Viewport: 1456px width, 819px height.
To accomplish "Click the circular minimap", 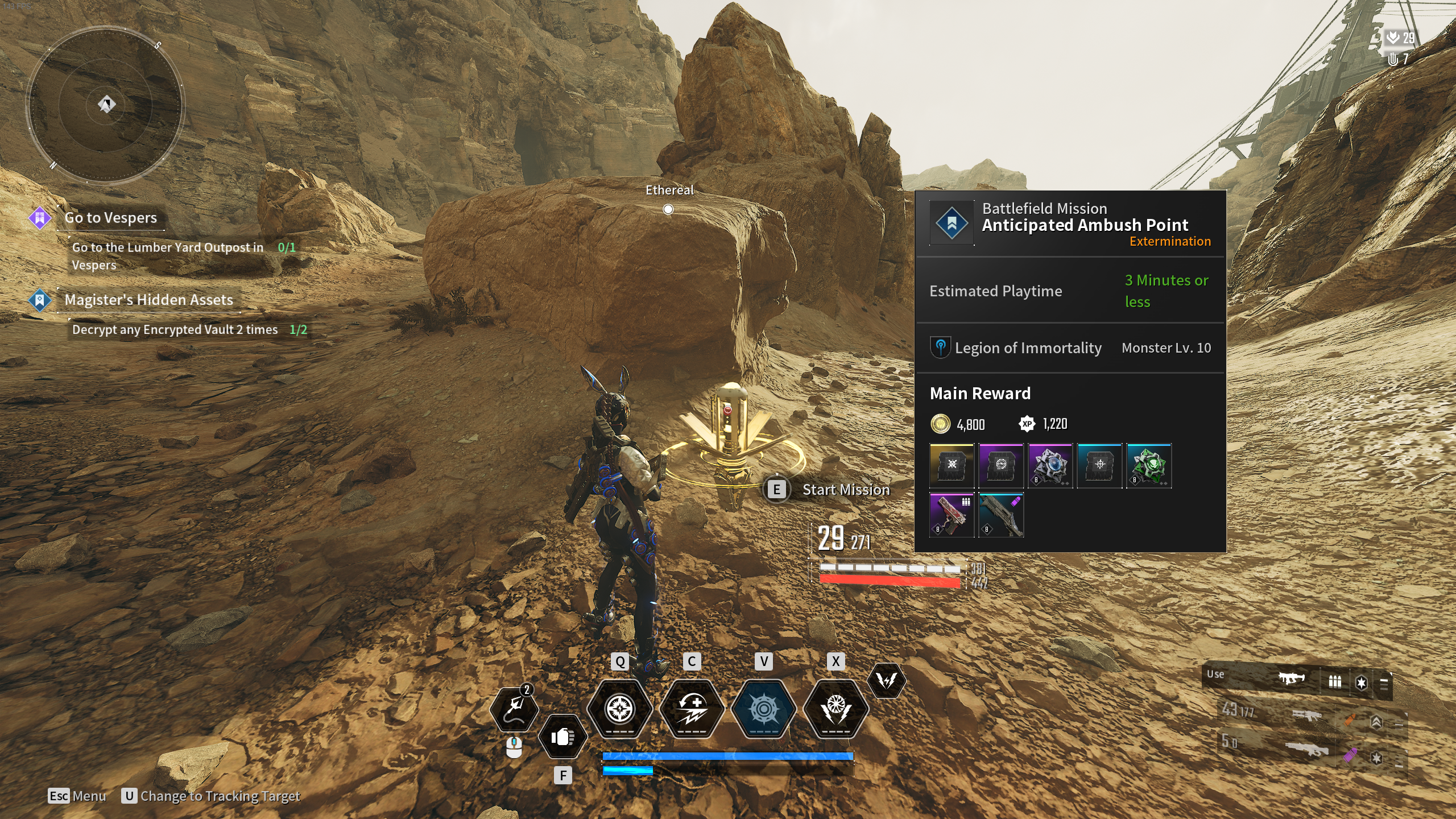I will pos(105,105).
